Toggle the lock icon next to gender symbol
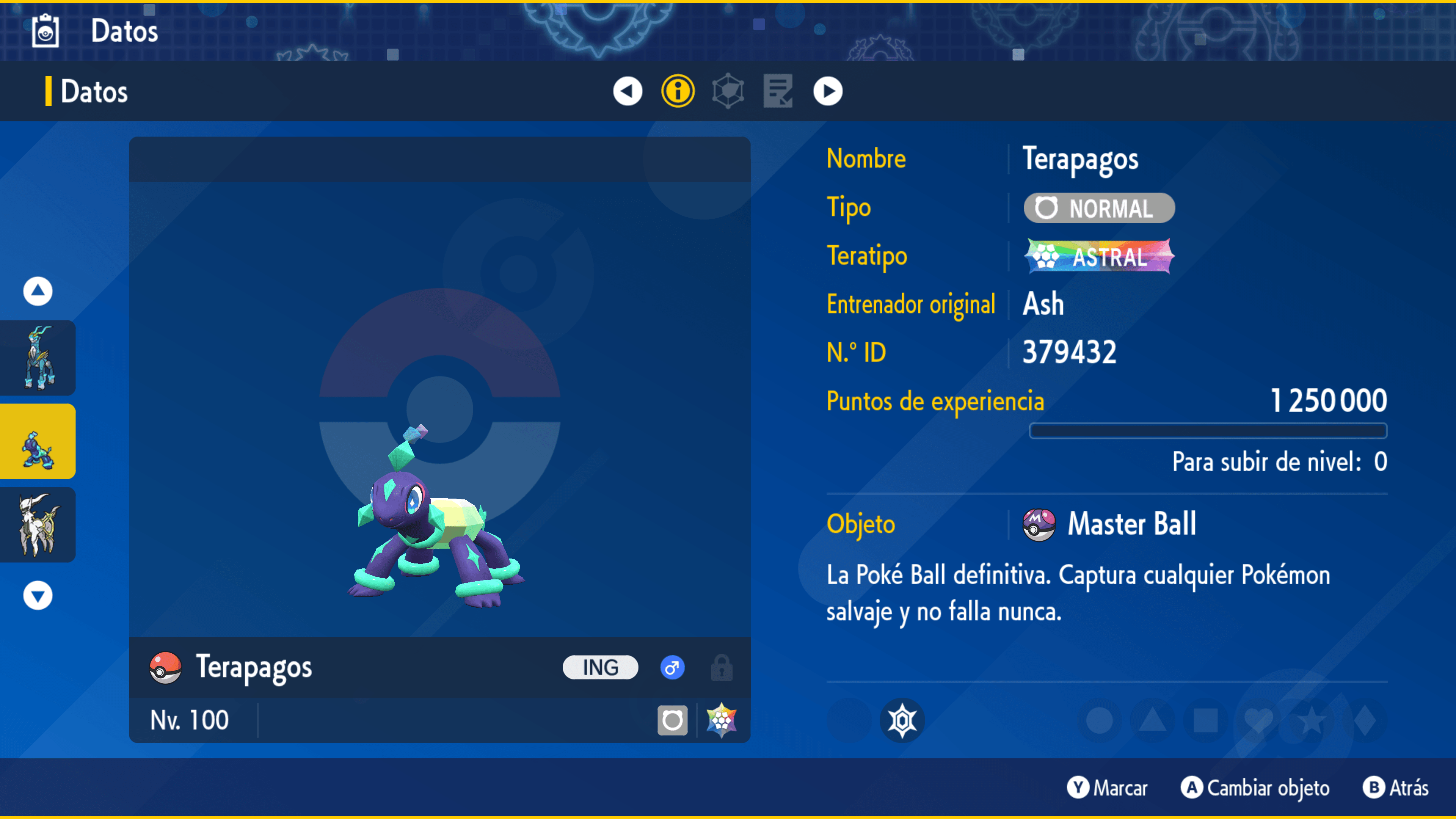Screen dimensions: 1456x819 click(722, 667)
